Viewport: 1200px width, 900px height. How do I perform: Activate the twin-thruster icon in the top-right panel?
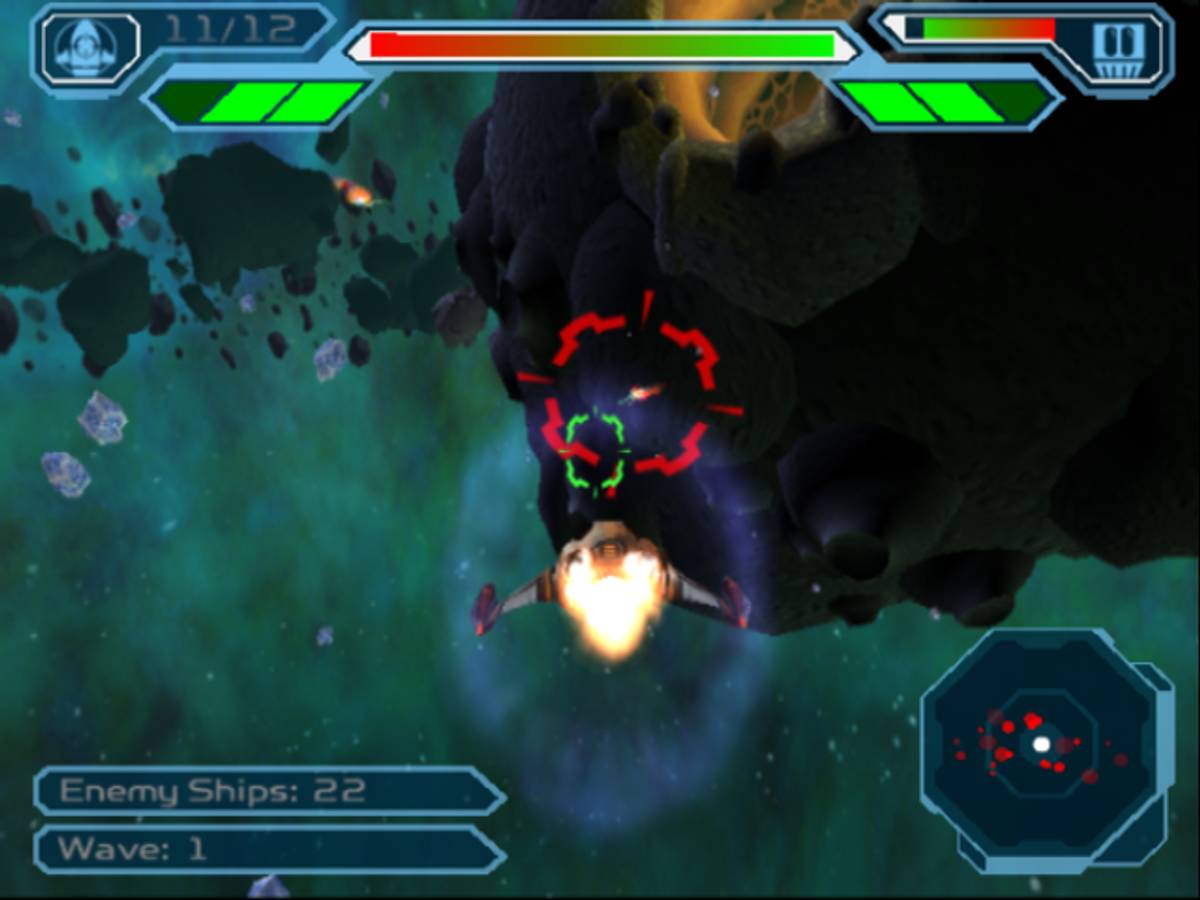pyautogui.click(x=1118, y=46)
